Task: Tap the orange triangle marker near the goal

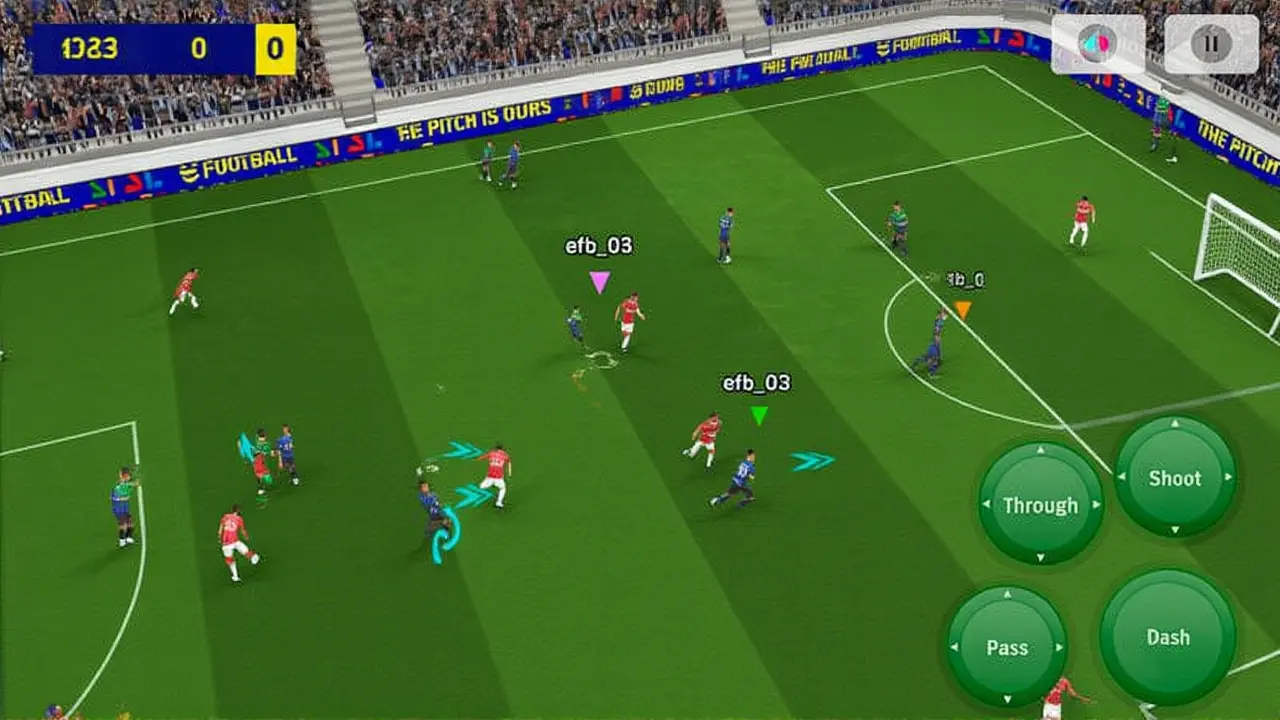Action: 960,310
